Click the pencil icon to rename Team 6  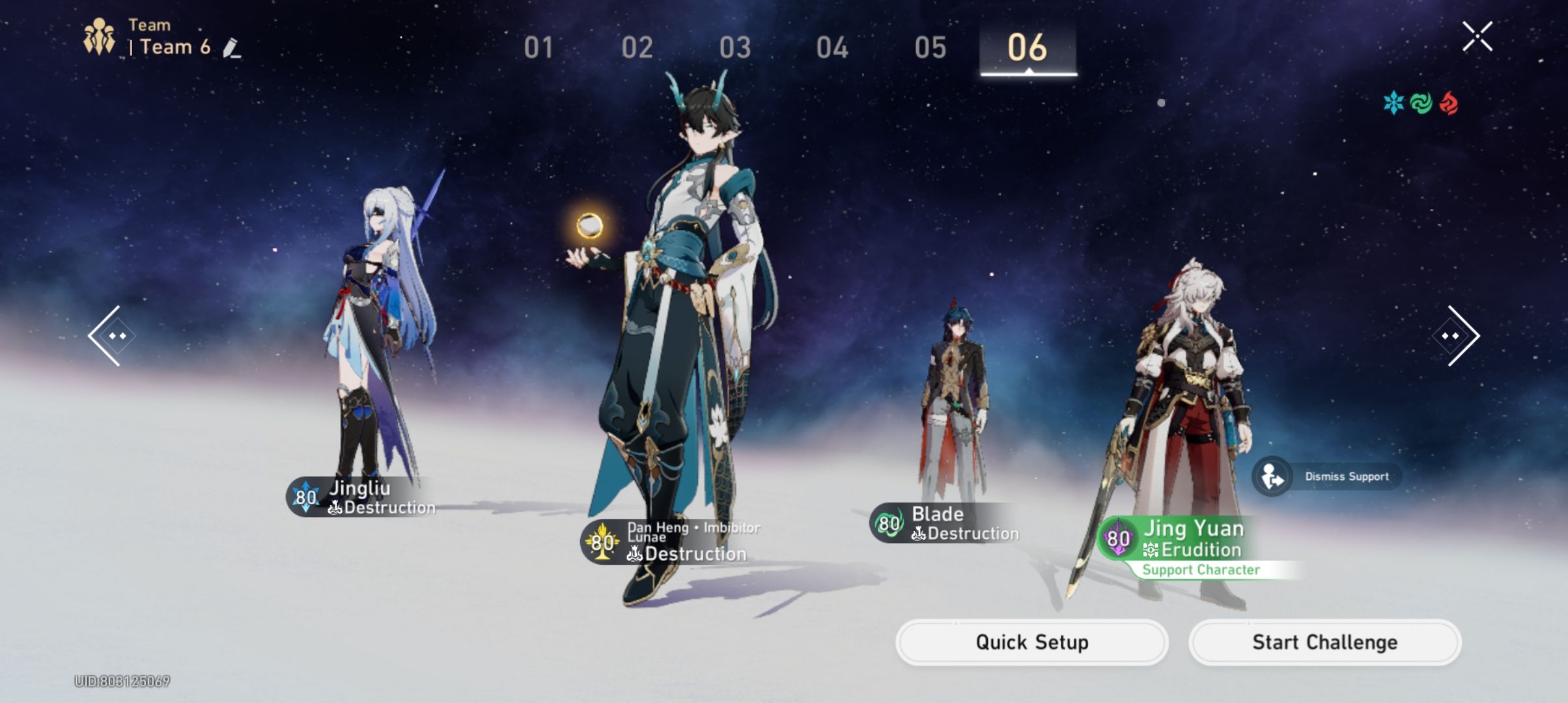(x=231, y=46)
